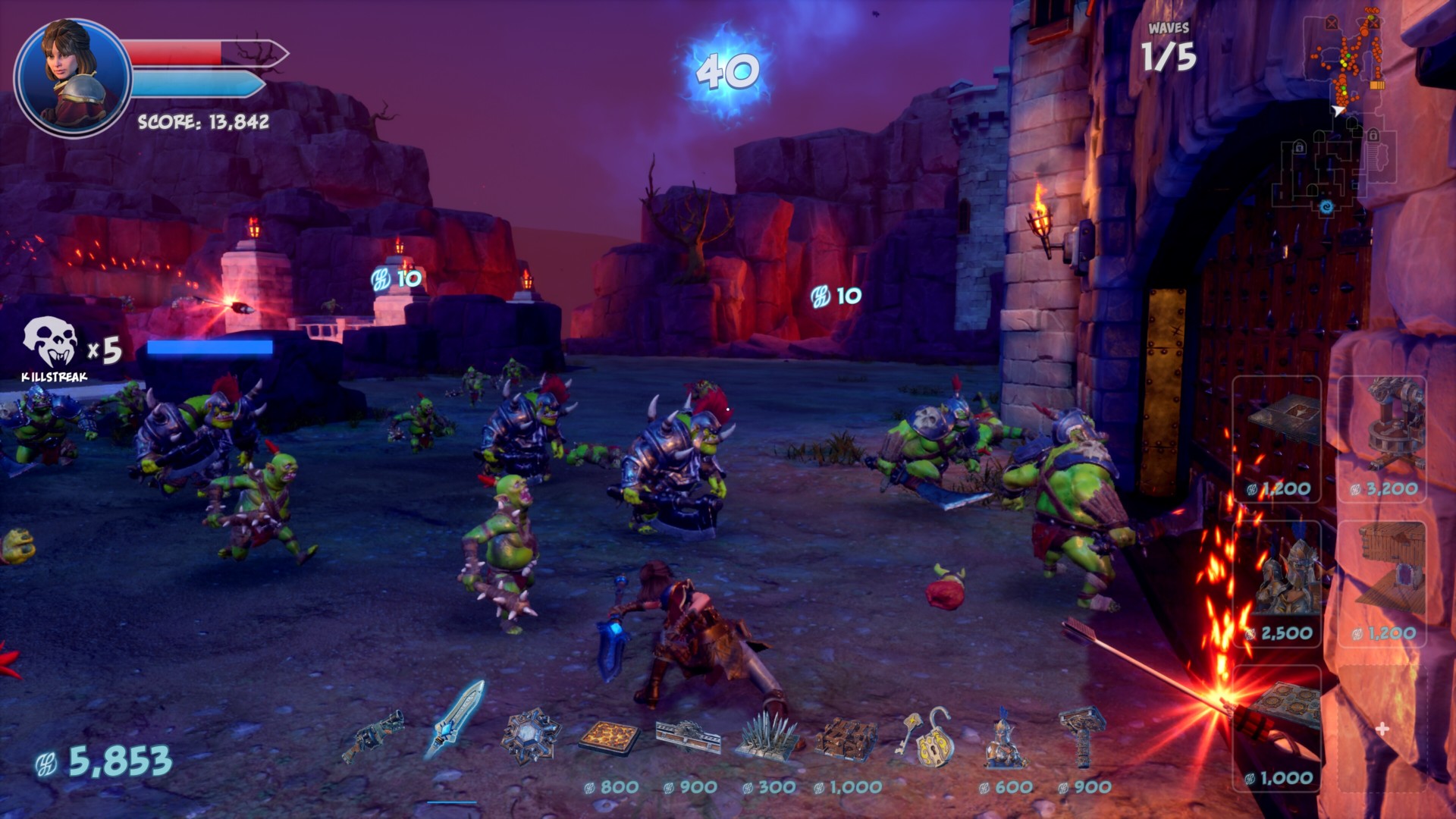Click the heroine portrait
1456x819 pixels.
(x=73, y=77)
